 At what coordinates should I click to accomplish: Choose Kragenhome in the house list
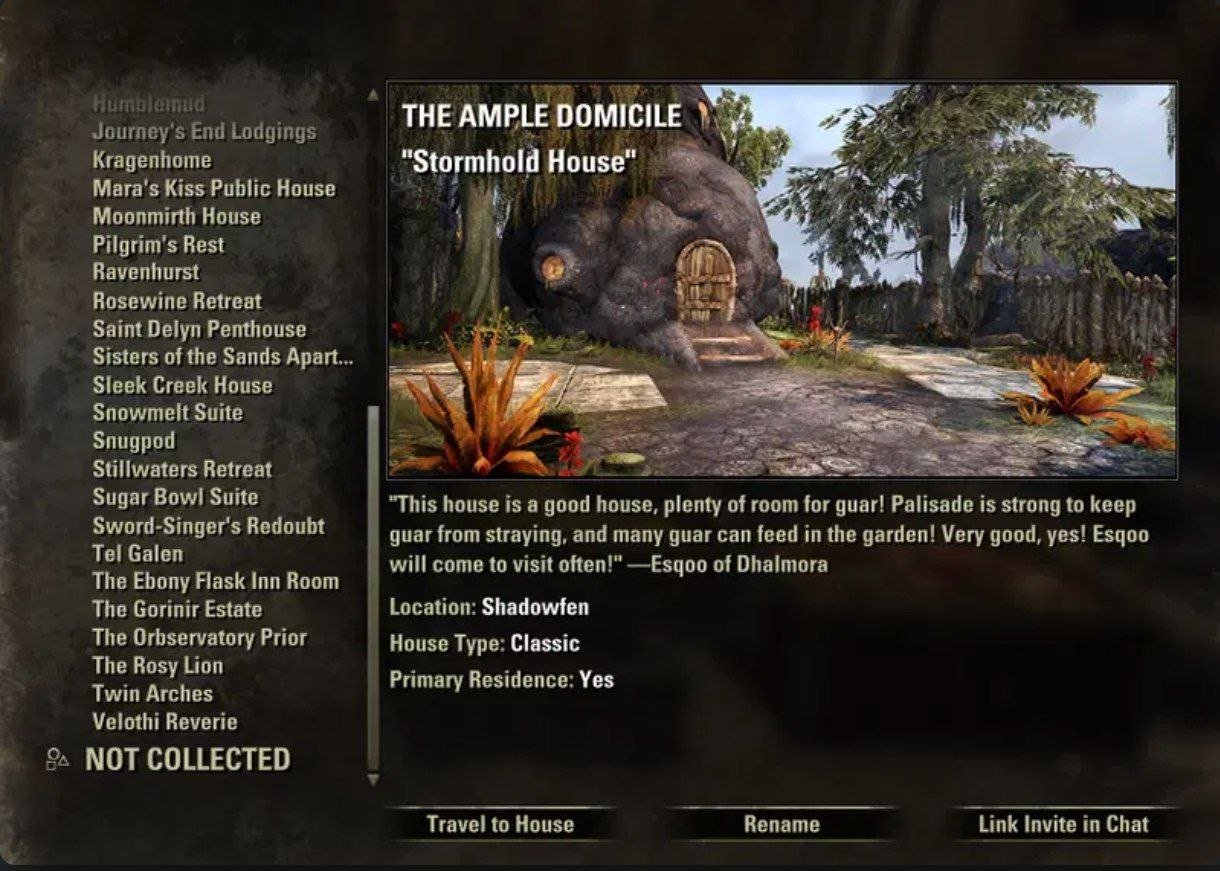point(152,160)
